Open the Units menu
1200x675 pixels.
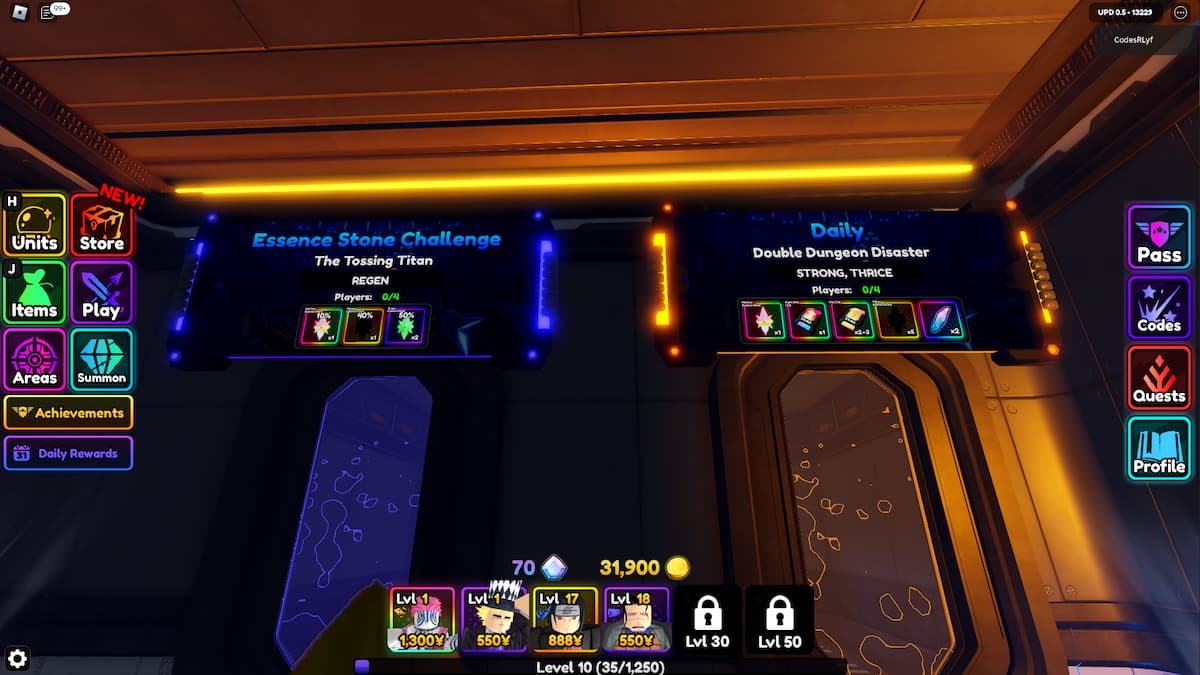click(36, 226)
